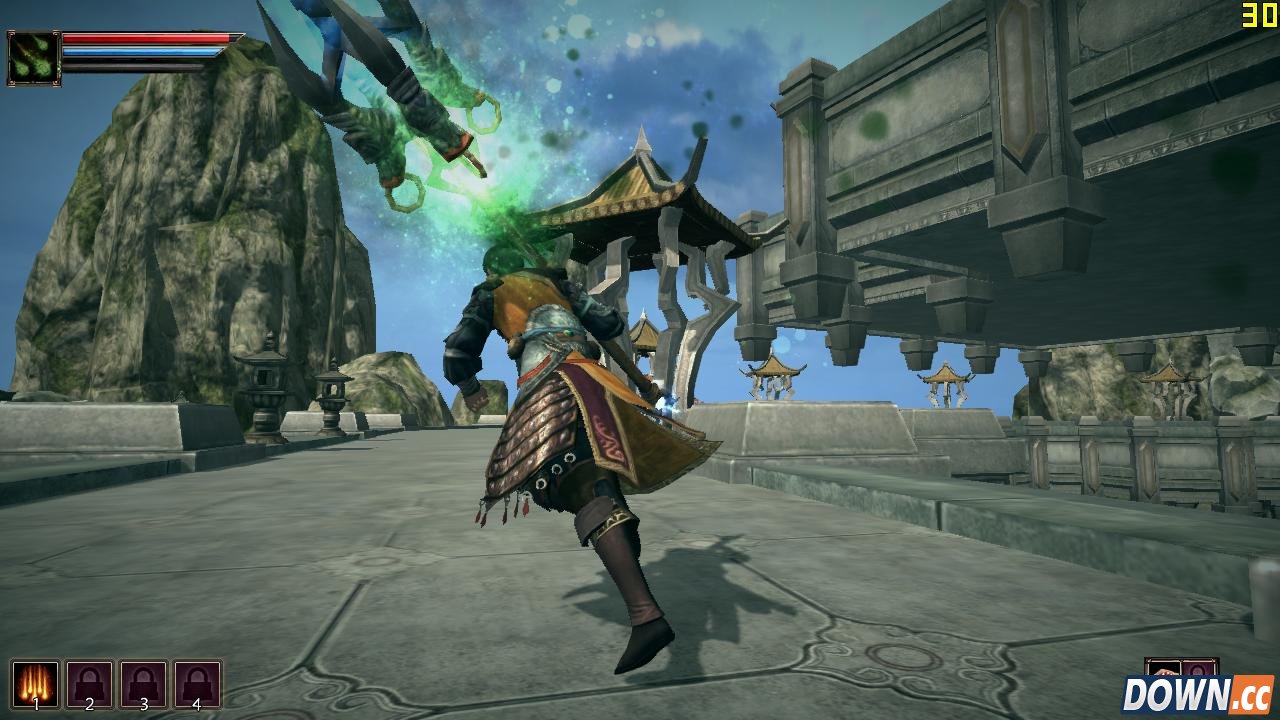Select the locked skill slot numbered 3

(143, 684)
